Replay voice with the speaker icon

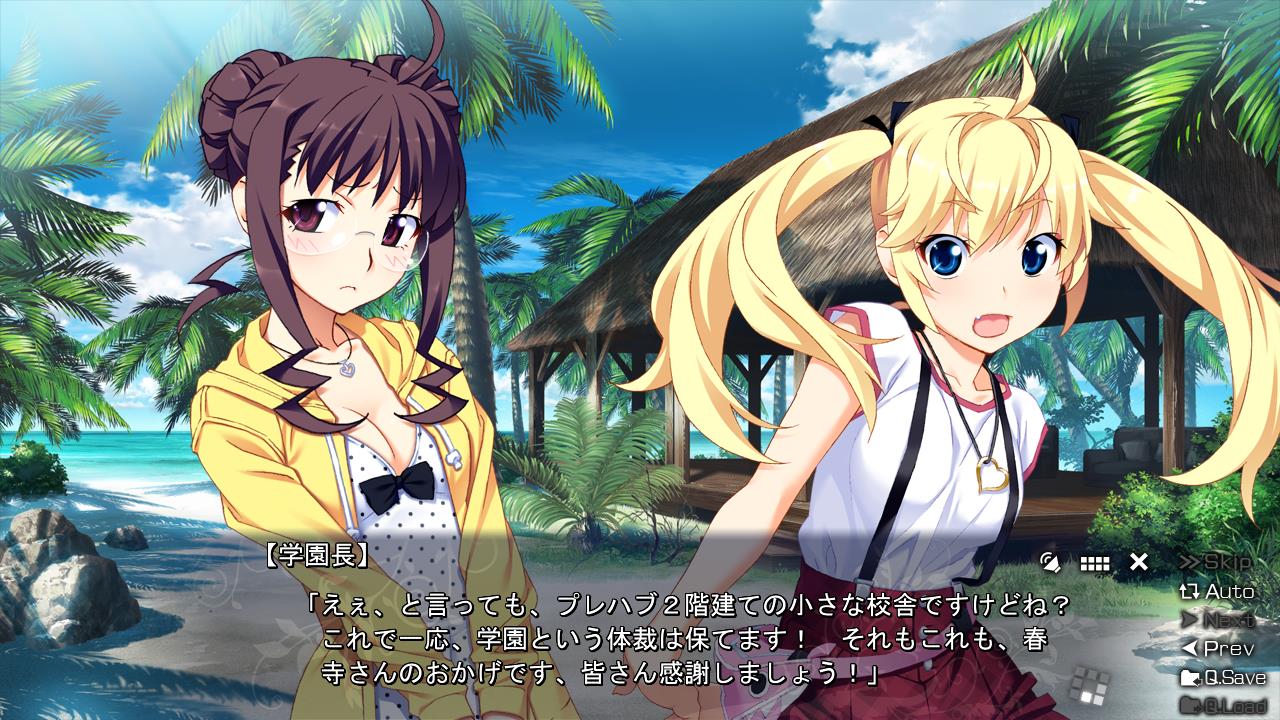click(1050, 561)
